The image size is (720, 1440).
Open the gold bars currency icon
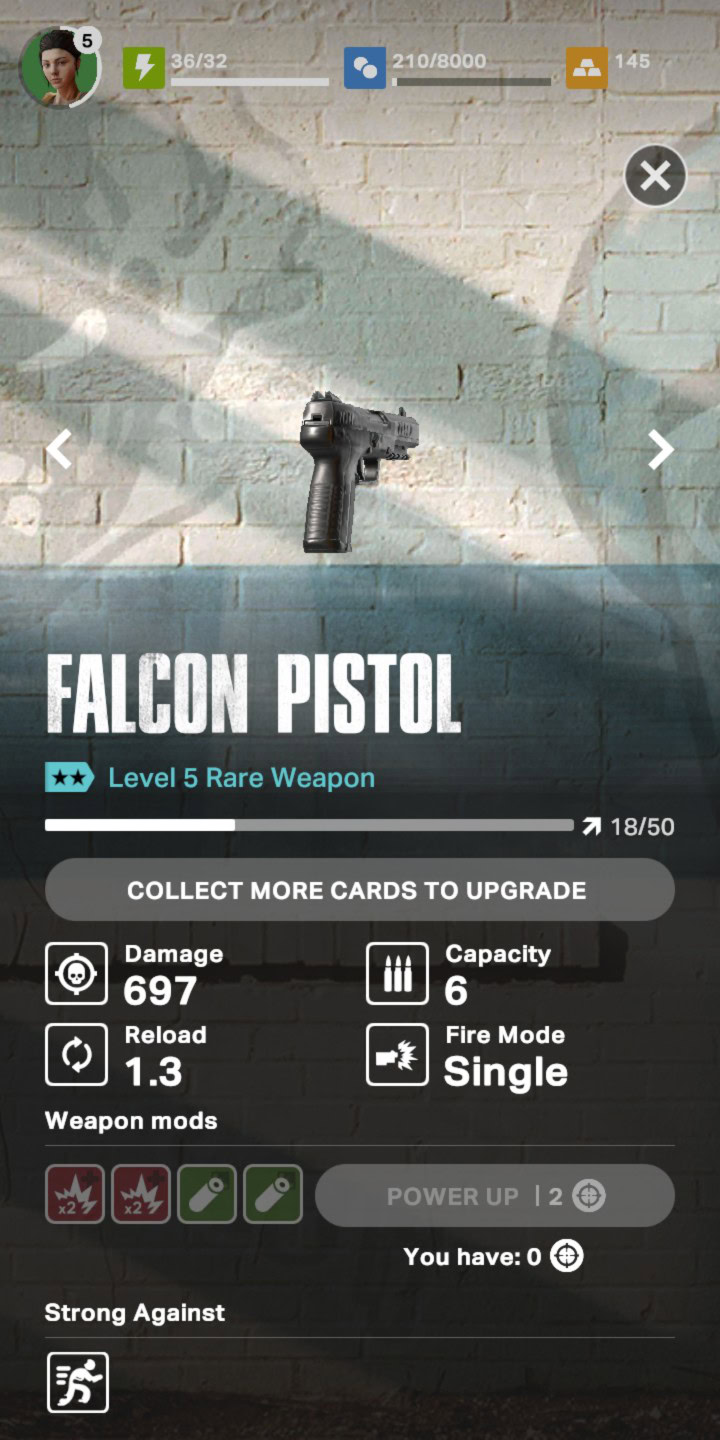586,68
